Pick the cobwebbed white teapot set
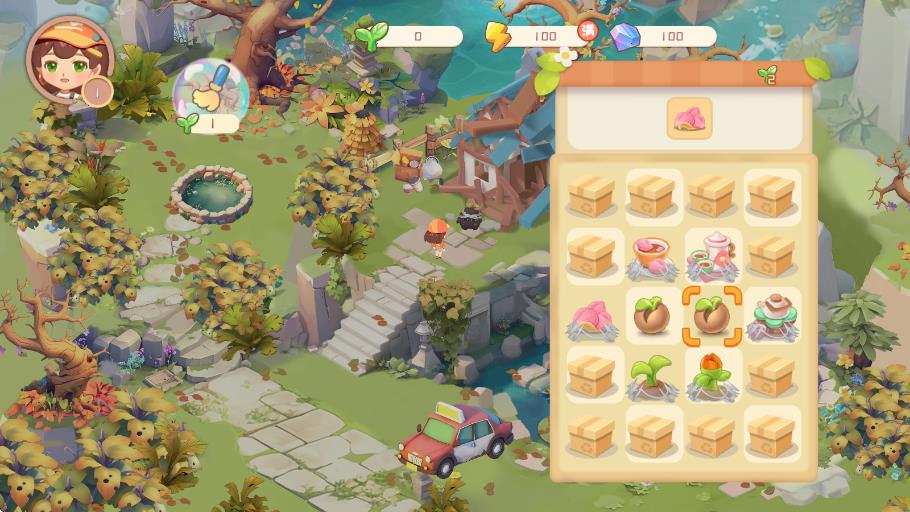Image resolution: width=910 pixels, height=512 pixels. [712, 255]
